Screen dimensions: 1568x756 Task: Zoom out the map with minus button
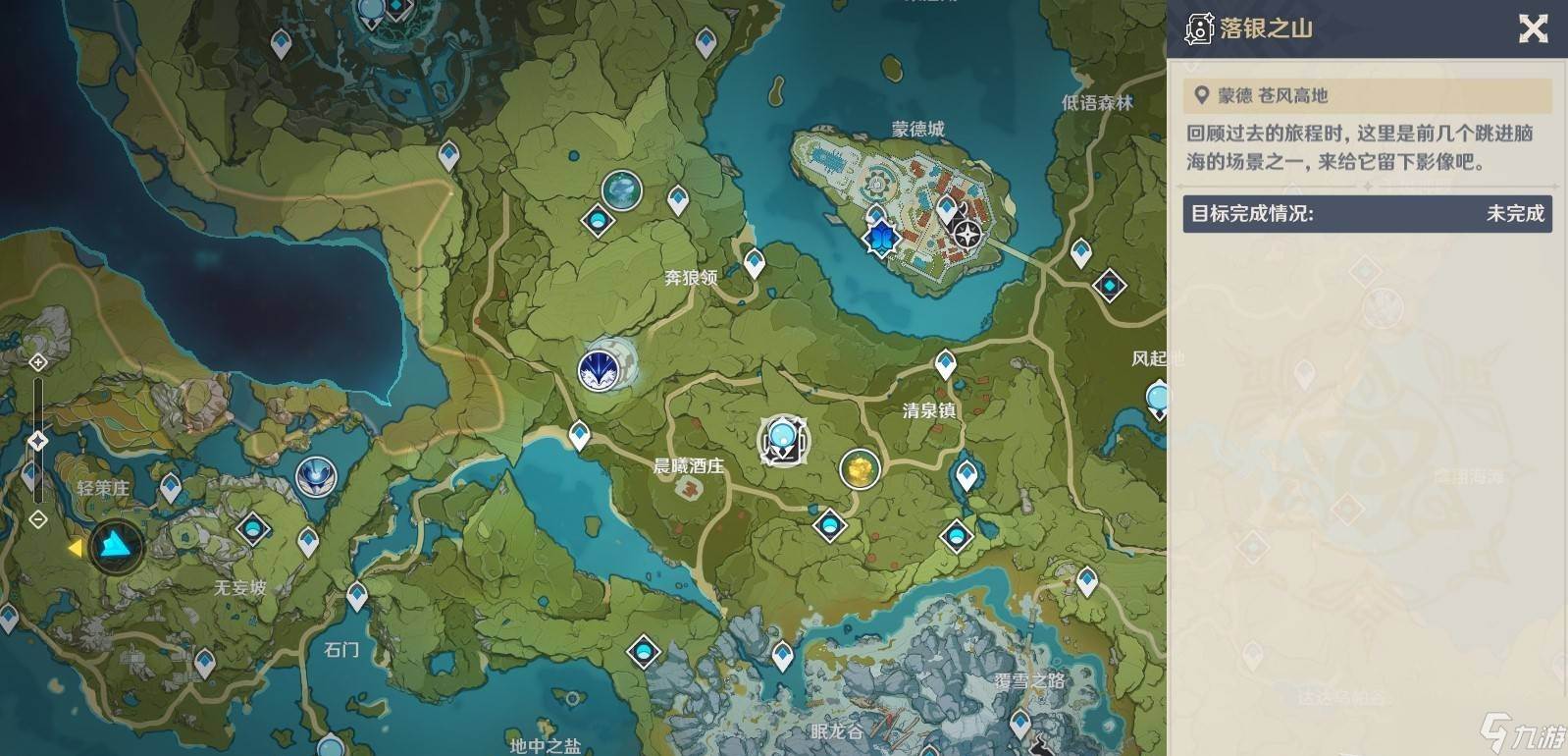(38, 518)
